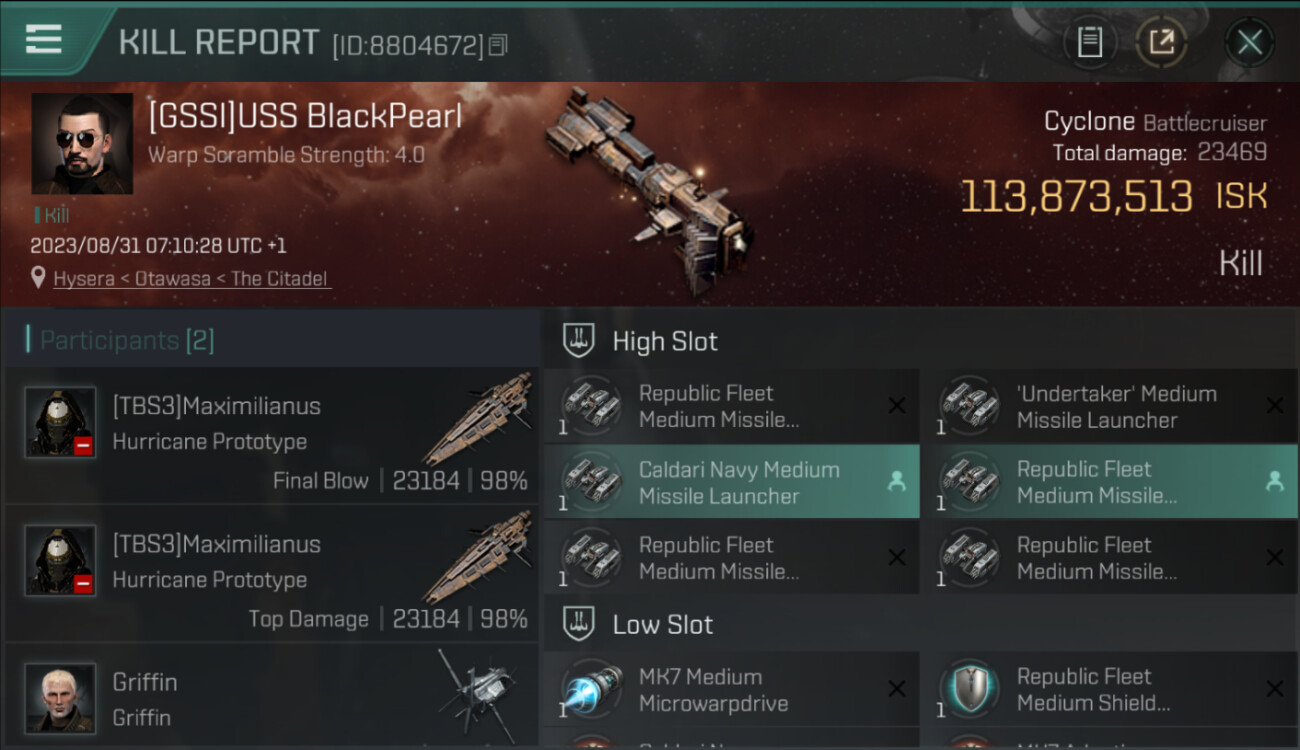Select the highlighted Republic Fleet Medium Missile slot
1300x750 pixels.
pos(1110,483)
